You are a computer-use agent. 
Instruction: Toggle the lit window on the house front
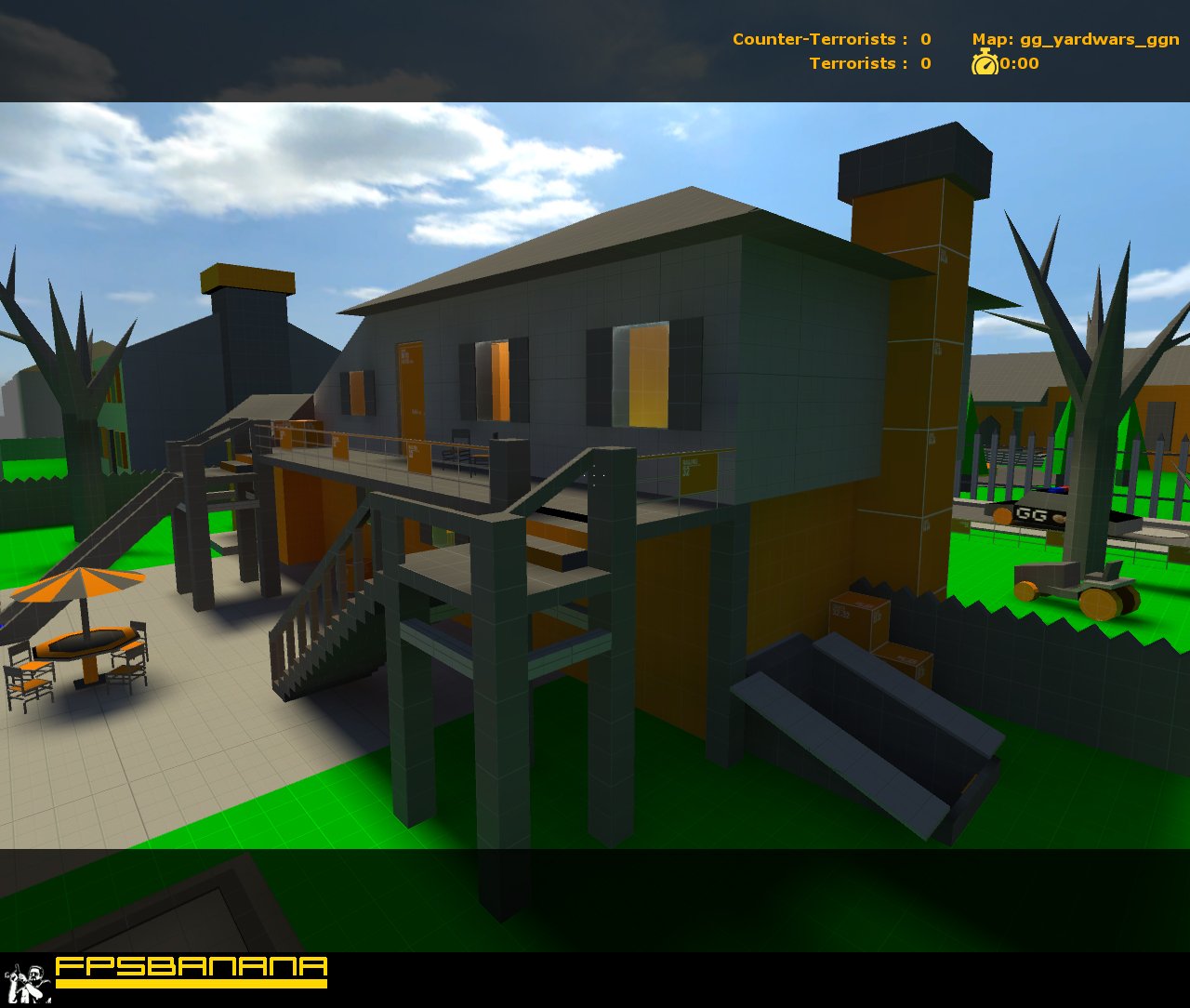point(641,372)
